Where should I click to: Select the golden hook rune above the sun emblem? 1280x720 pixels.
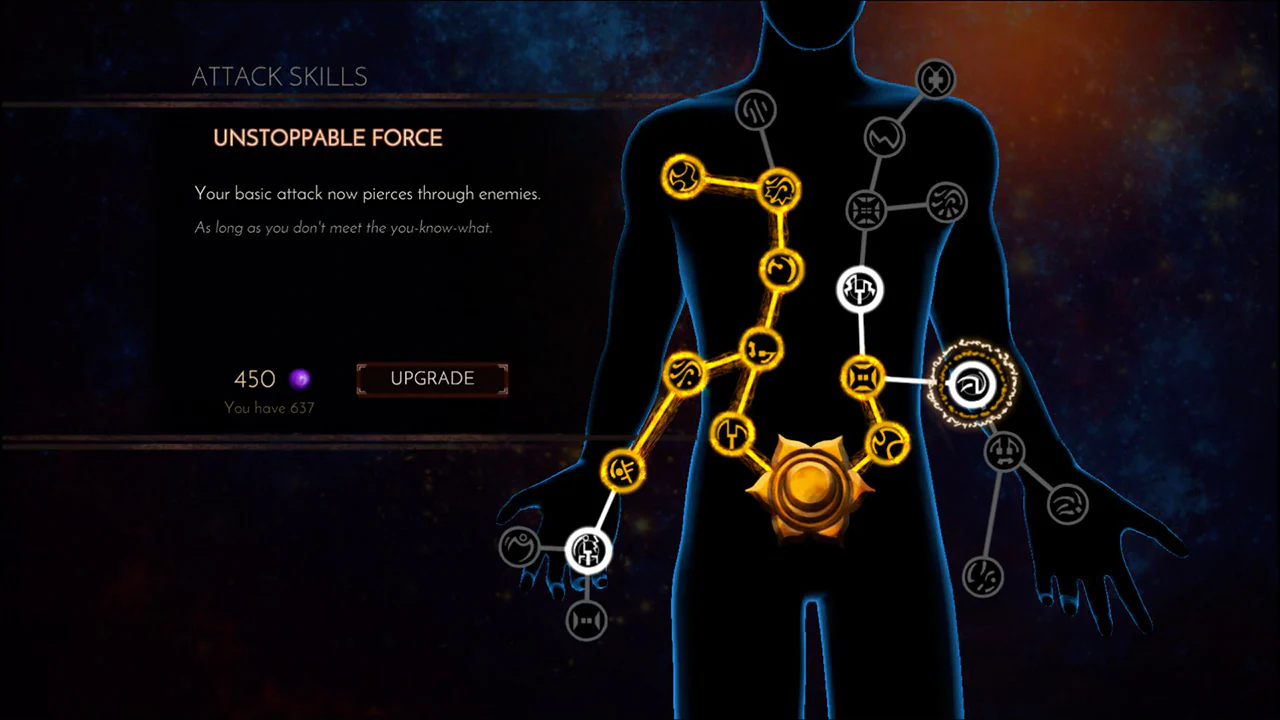tap(733, 434)
